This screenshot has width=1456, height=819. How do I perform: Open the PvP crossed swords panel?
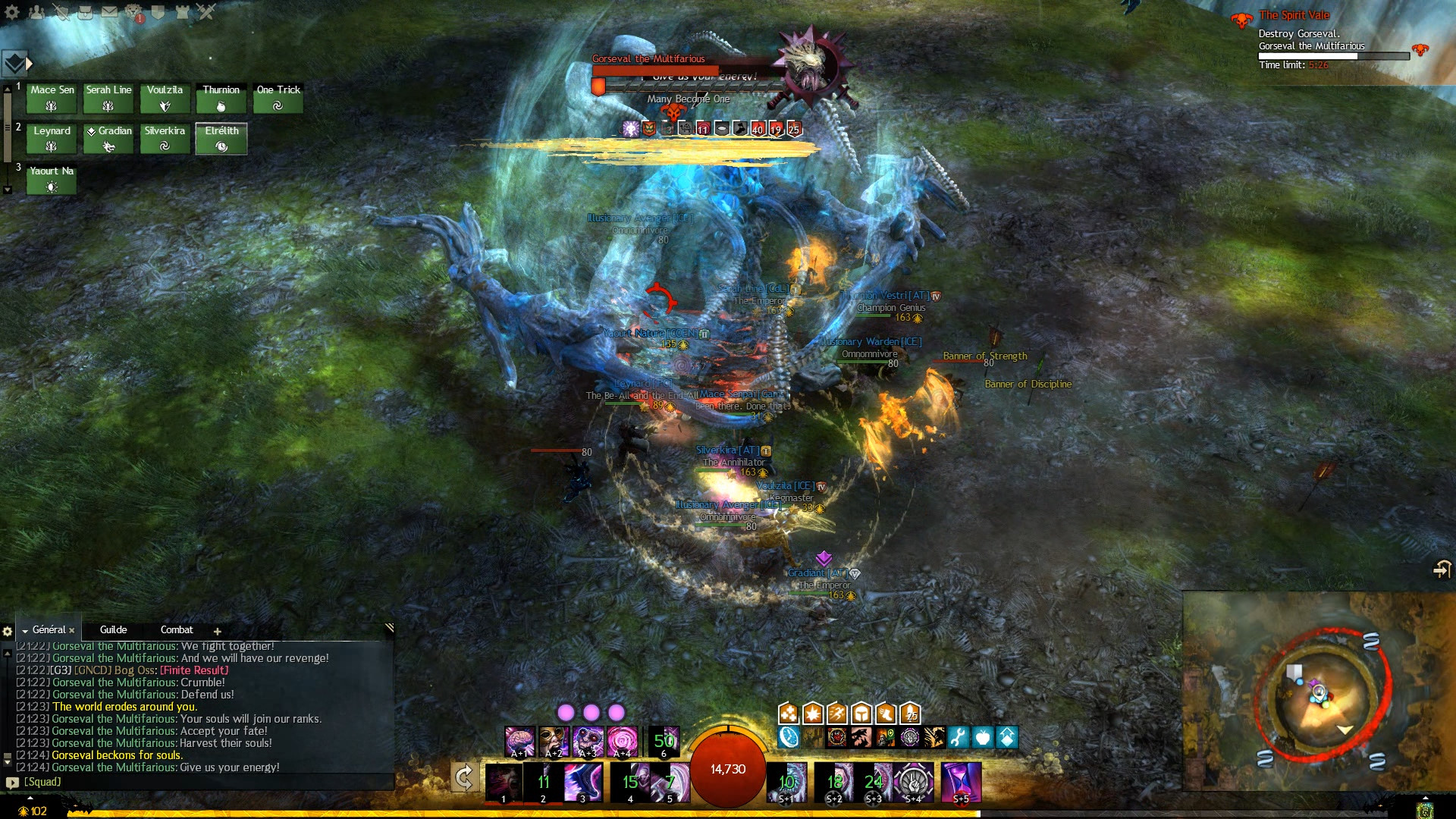point(206,12)
